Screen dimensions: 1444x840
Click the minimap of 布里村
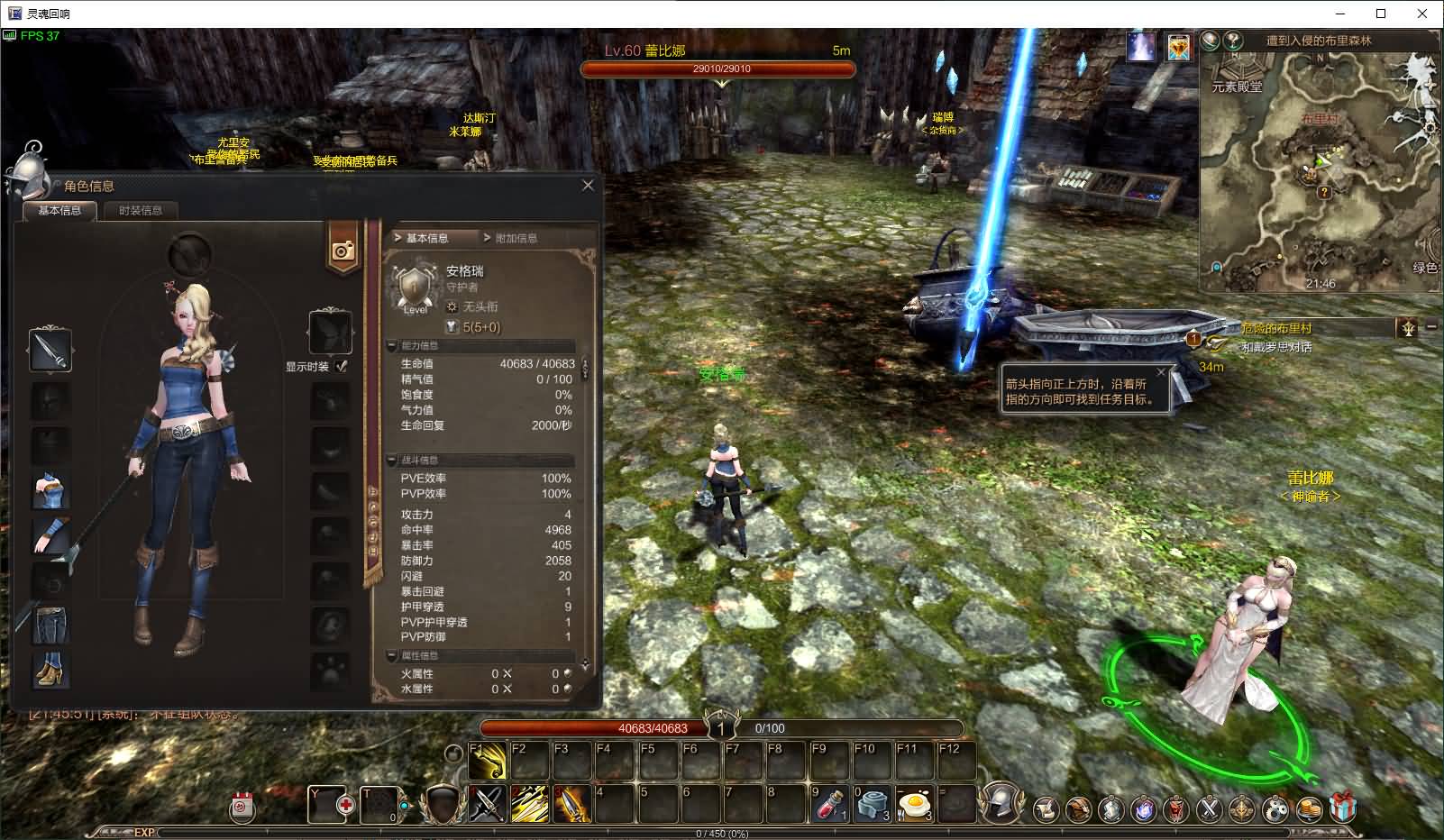click(x=1321, y=171)
